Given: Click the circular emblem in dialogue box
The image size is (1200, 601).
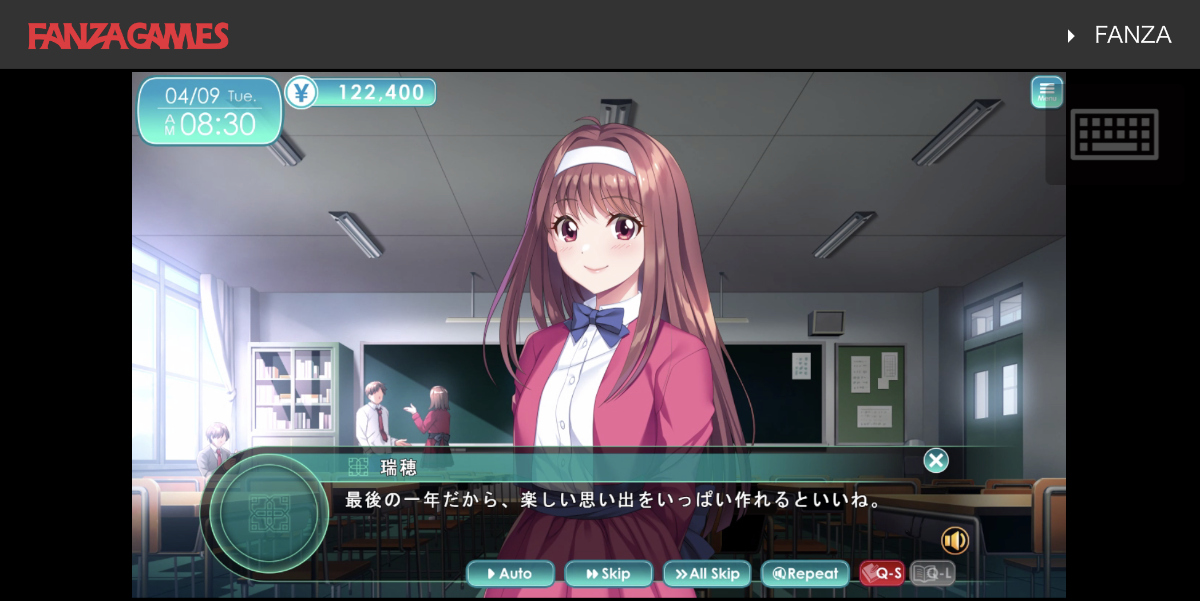Looking at the screenshot, I should point(269,513).
